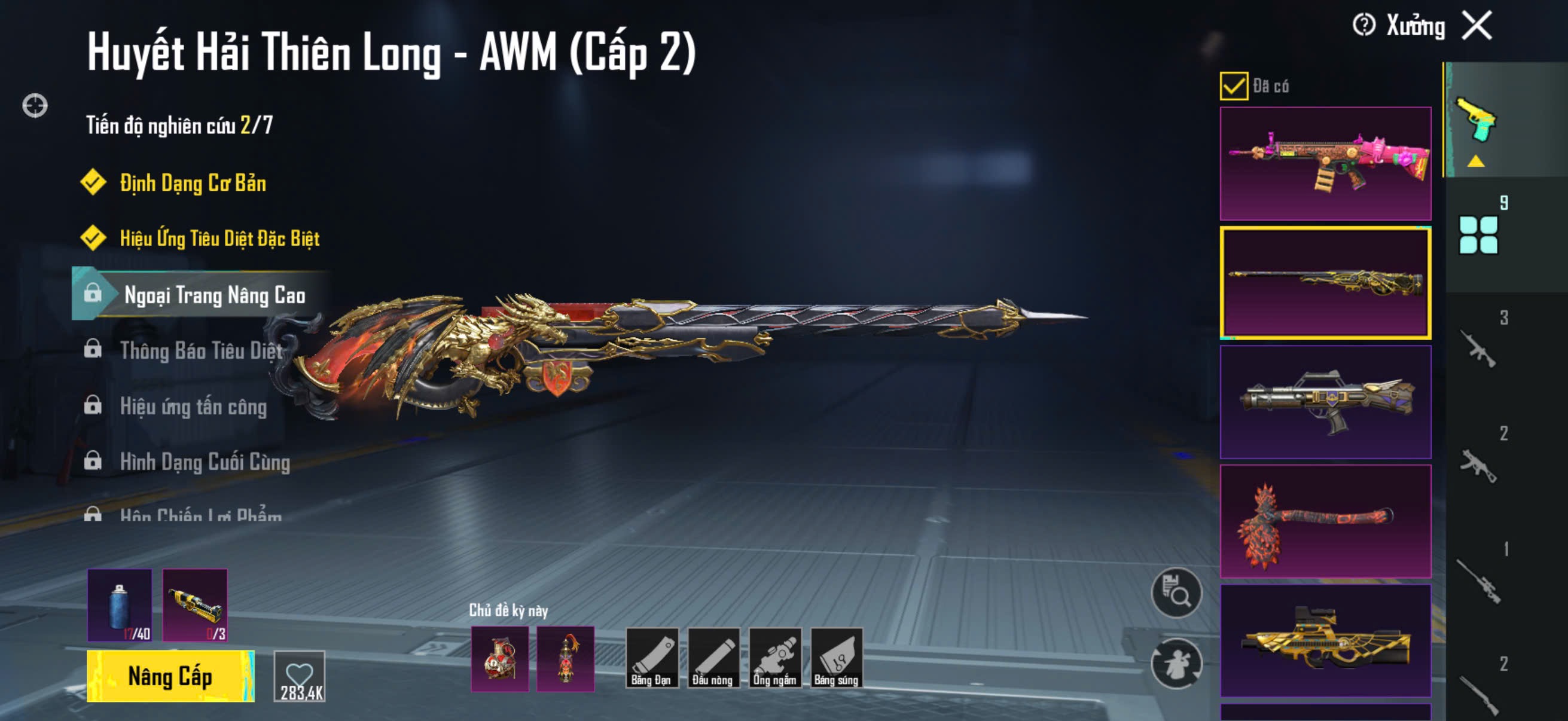This screenshot has width=1568, height=721.
Task: Choose the Ngoại Trang Nâng Cao stage
Action: tap(213, 295)
